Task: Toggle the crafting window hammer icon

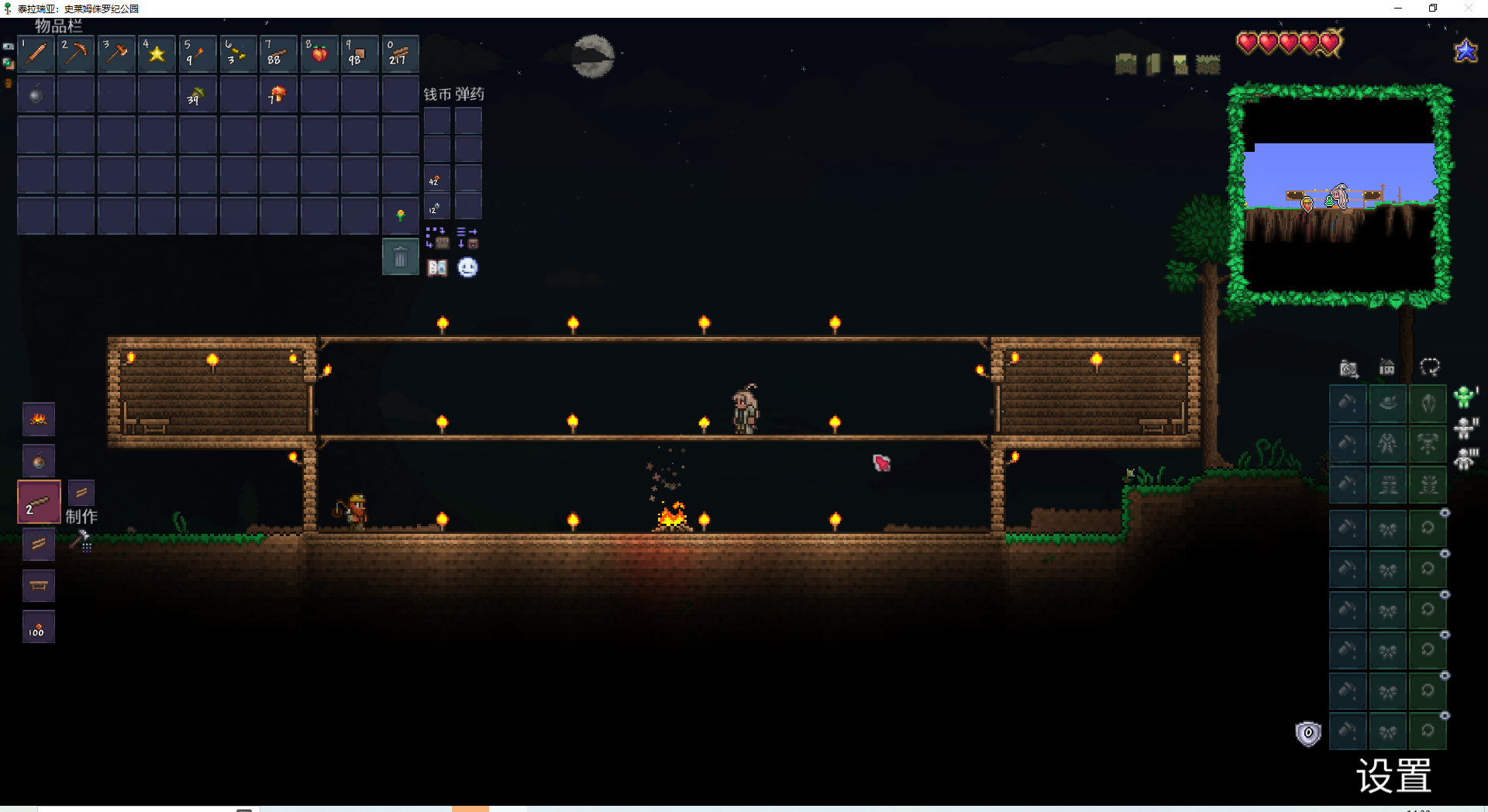Action: click(81, 540)
